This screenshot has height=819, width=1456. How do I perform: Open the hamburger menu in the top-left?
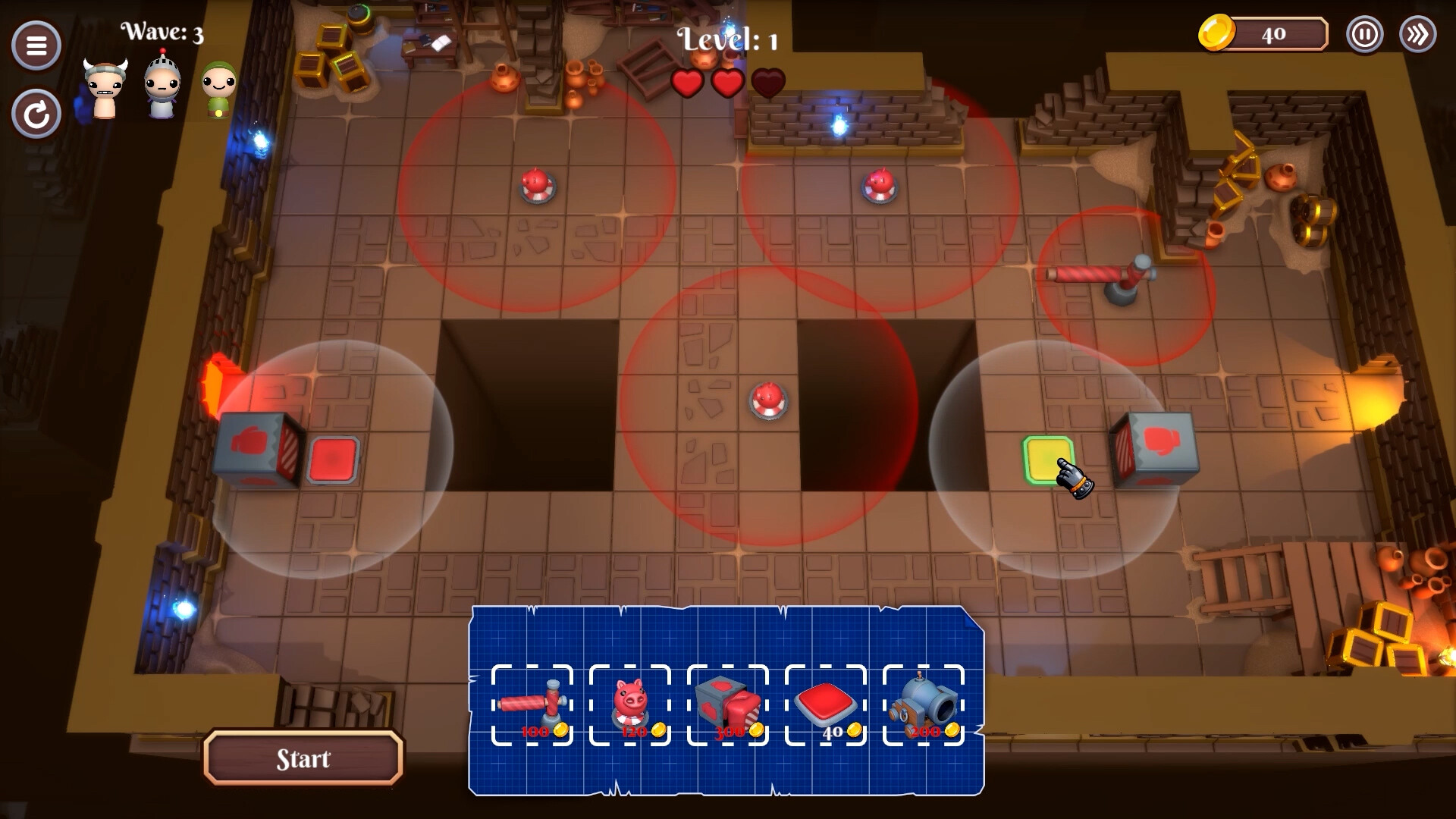pos(36,45)
